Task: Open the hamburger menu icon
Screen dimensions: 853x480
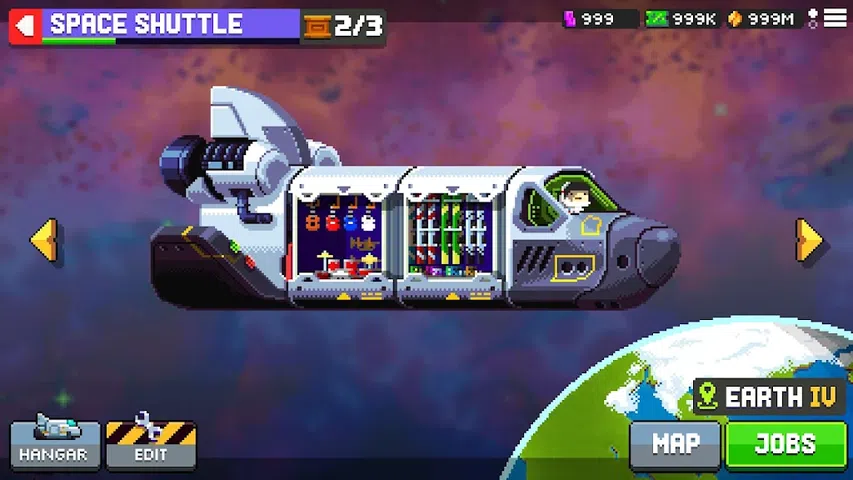Action: pos(835,18)
